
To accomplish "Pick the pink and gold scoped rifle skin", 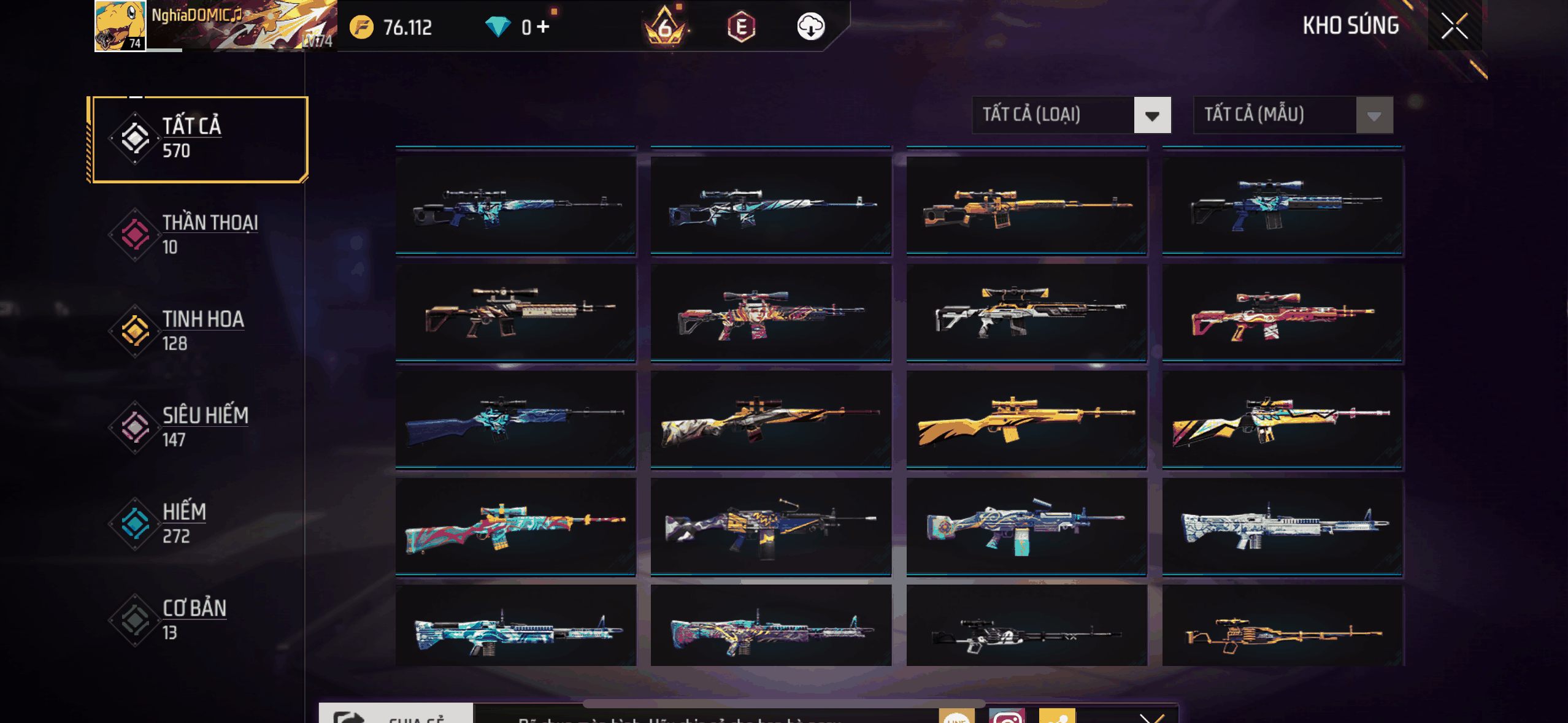I will tap(1282, 314).
